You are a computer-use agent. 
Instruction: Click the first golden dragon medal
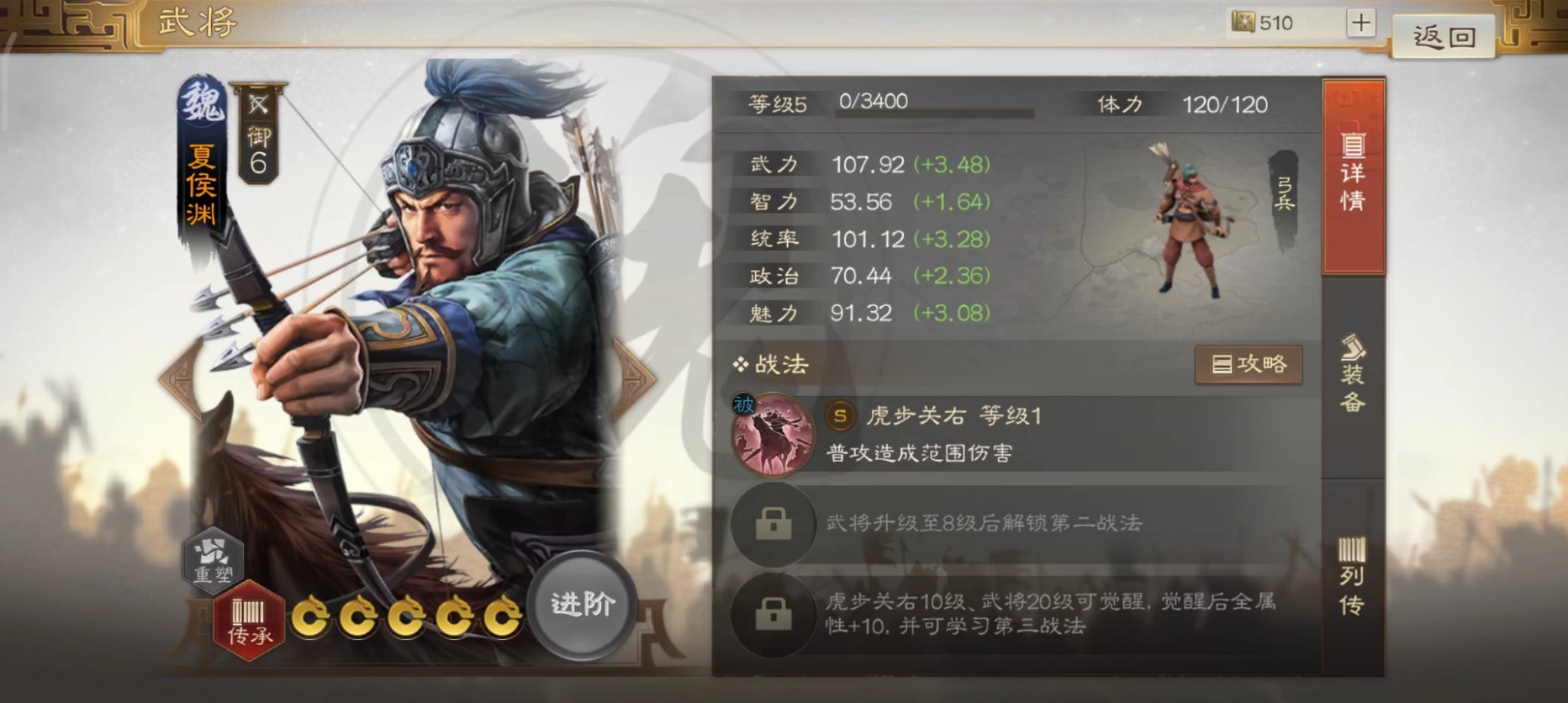314,615
